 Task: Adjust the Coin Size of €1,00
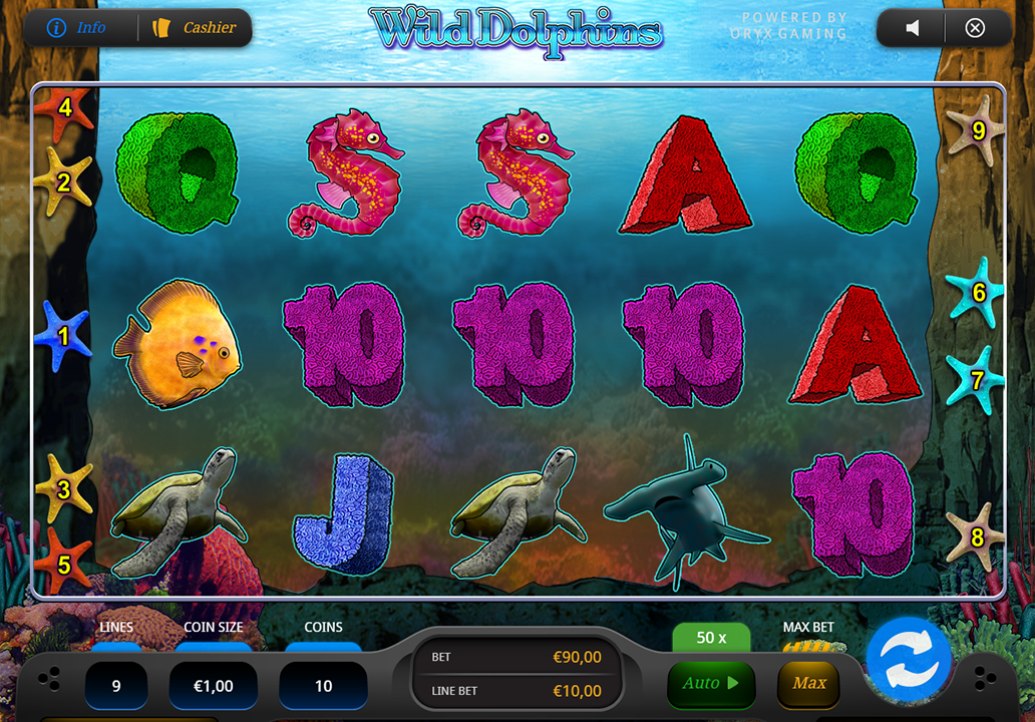(x=212, y=686)
